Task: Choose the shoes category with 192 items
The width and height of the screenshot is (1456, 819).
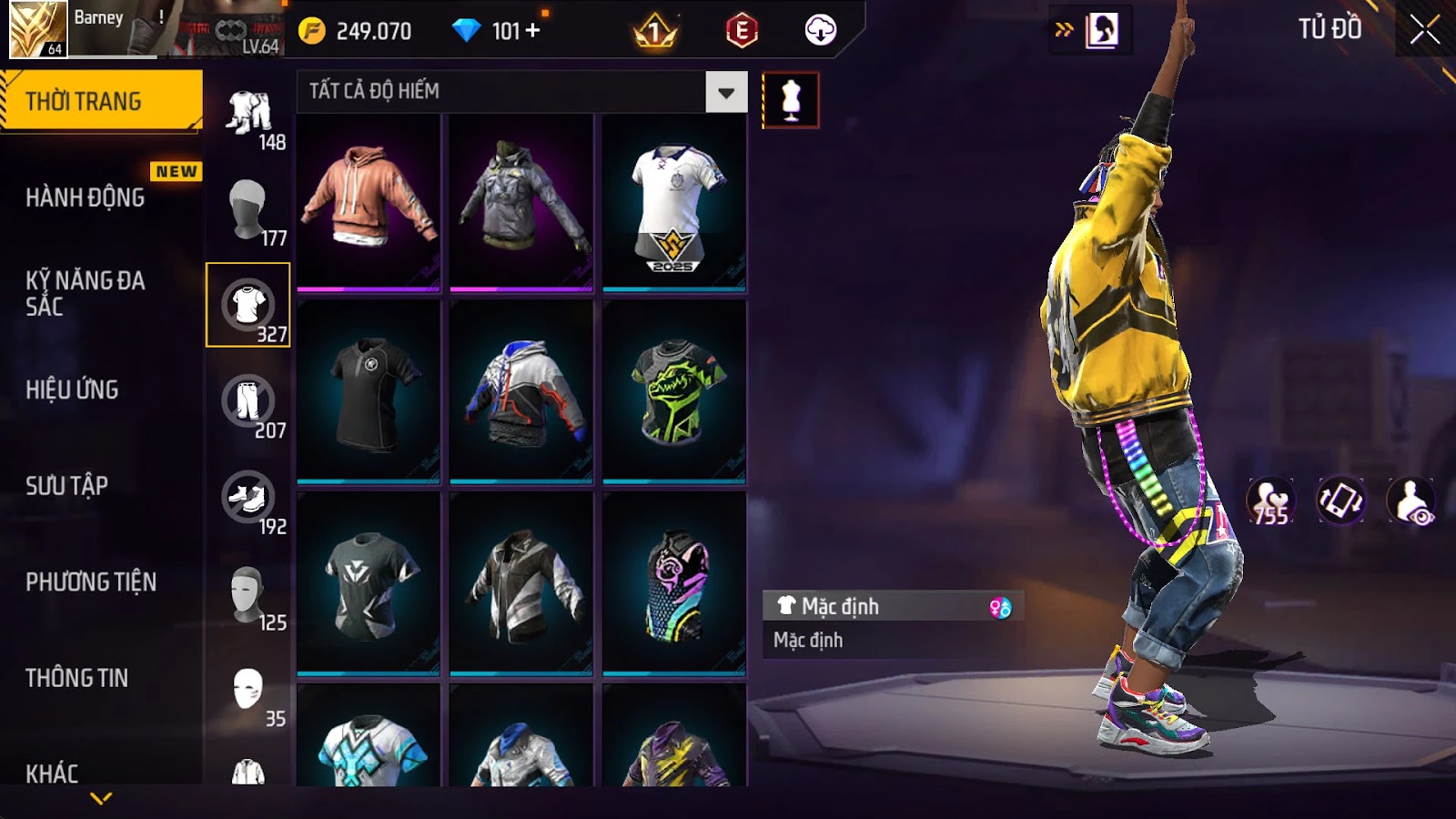Action: (x=248, y=498)
